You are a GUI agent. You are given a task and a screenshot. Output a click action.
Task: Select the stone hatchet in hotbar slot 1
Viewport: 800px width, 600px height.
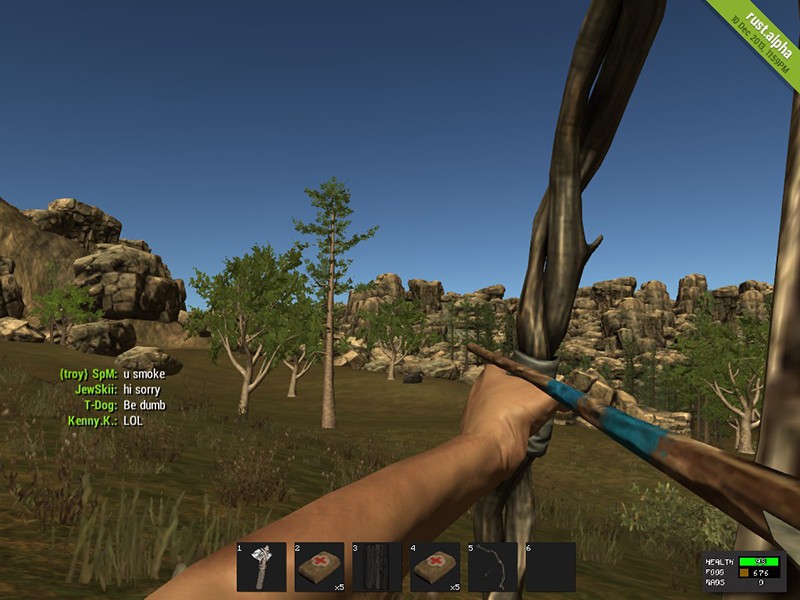coord(261,567)
